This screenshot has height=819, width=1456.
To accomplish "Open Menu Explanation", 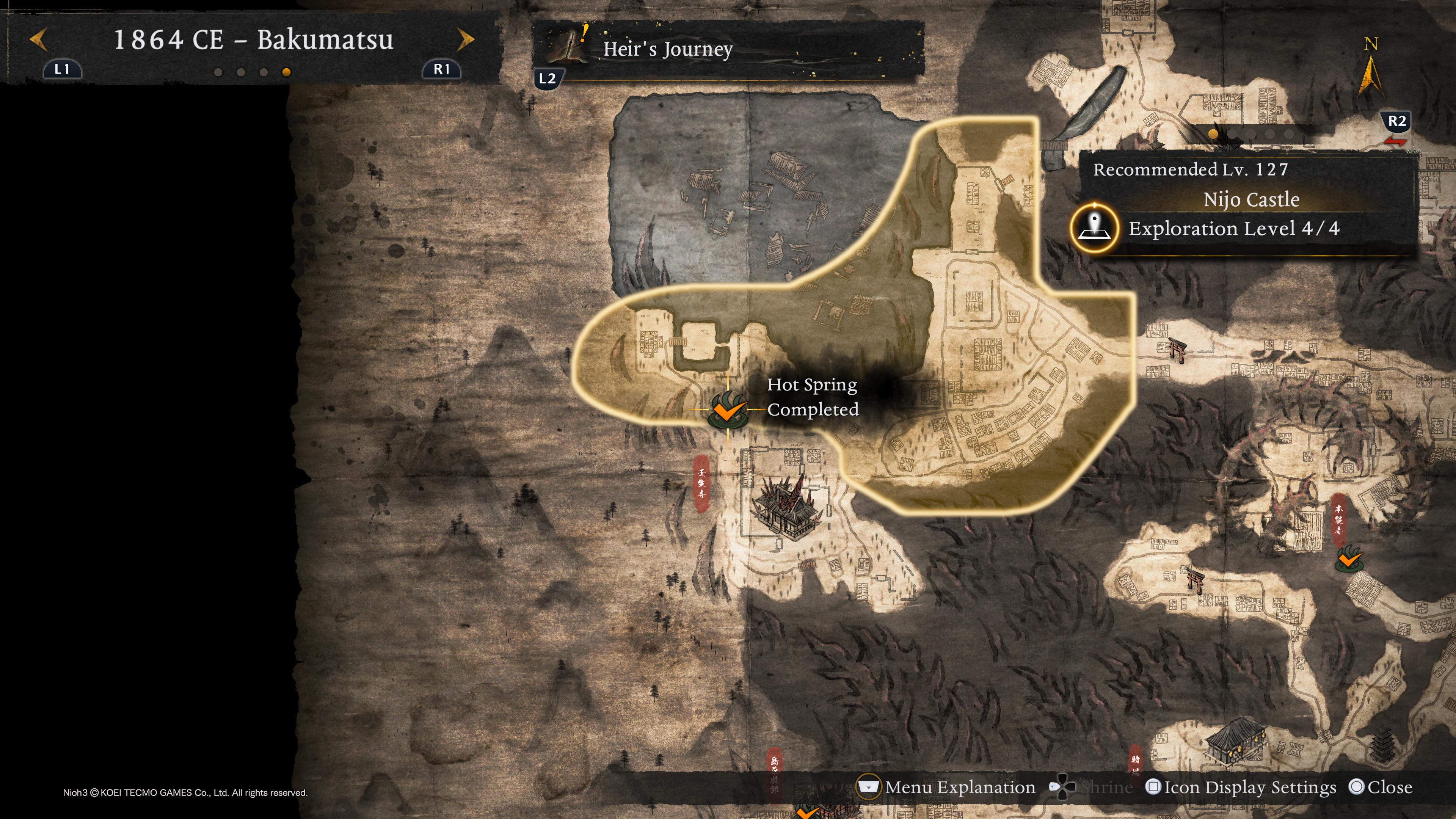I will [x=959, y=788].
